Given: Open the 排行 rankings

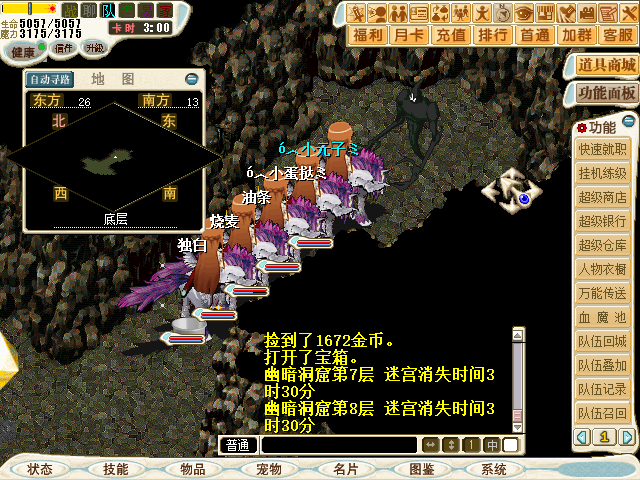Looking at the screenshot, I should pos(493,35).
